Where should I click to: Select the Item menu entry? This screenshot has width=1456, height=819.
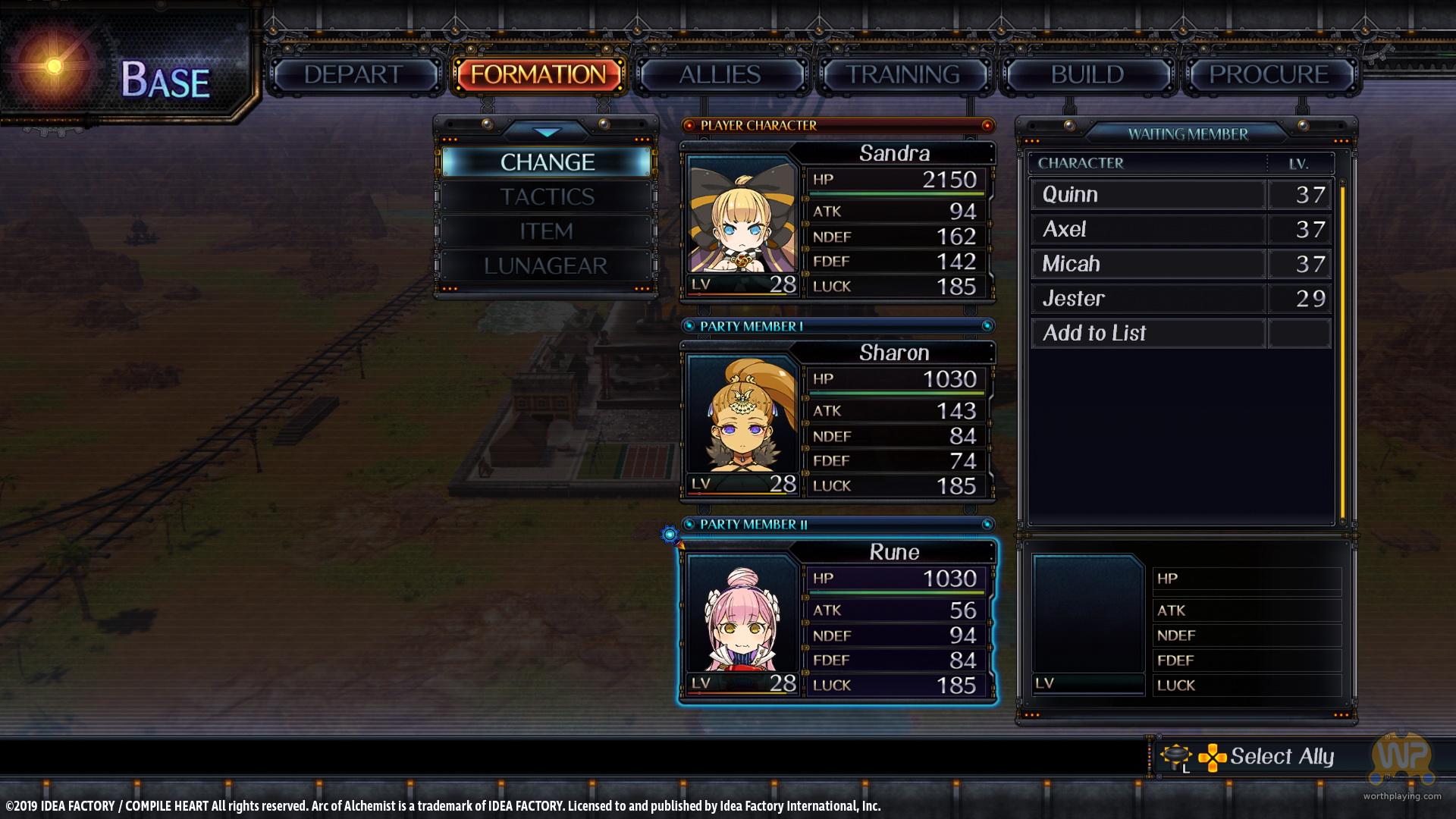pos(547,231)
